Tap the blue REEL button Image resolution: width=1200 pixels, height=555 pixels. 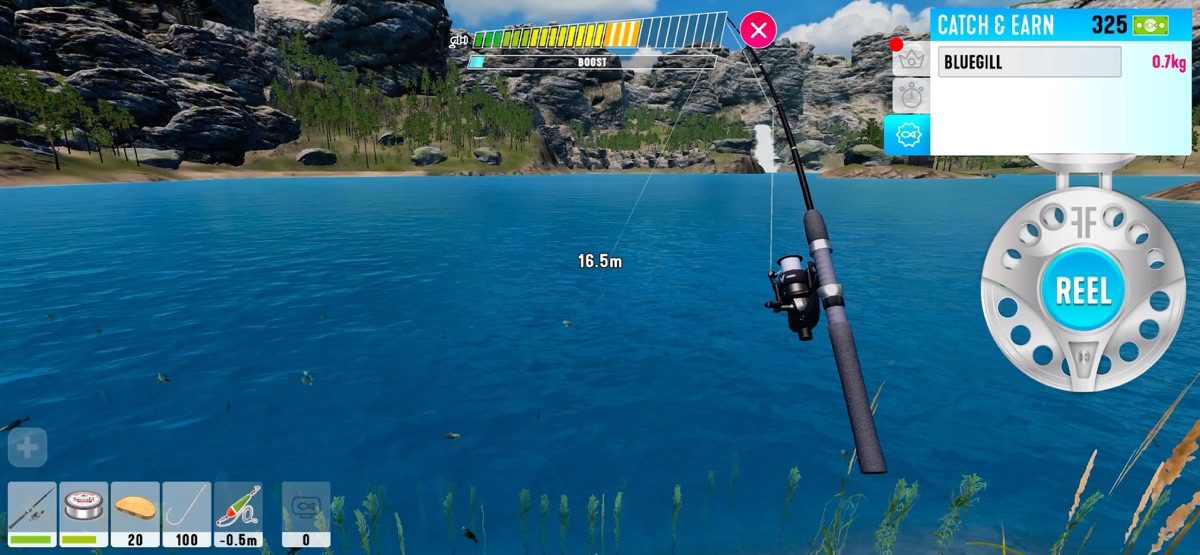coord(1083,291)
